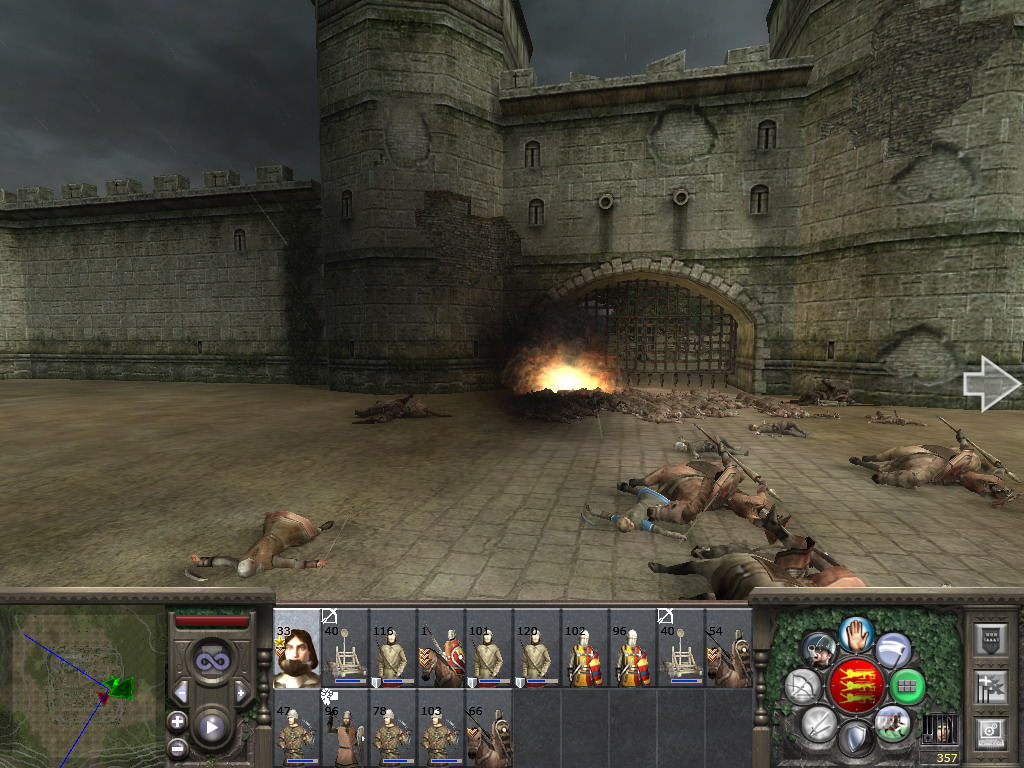1024x768 pixels.
Task: Choose the 47-man archer unit card
Action: [297, 728]
